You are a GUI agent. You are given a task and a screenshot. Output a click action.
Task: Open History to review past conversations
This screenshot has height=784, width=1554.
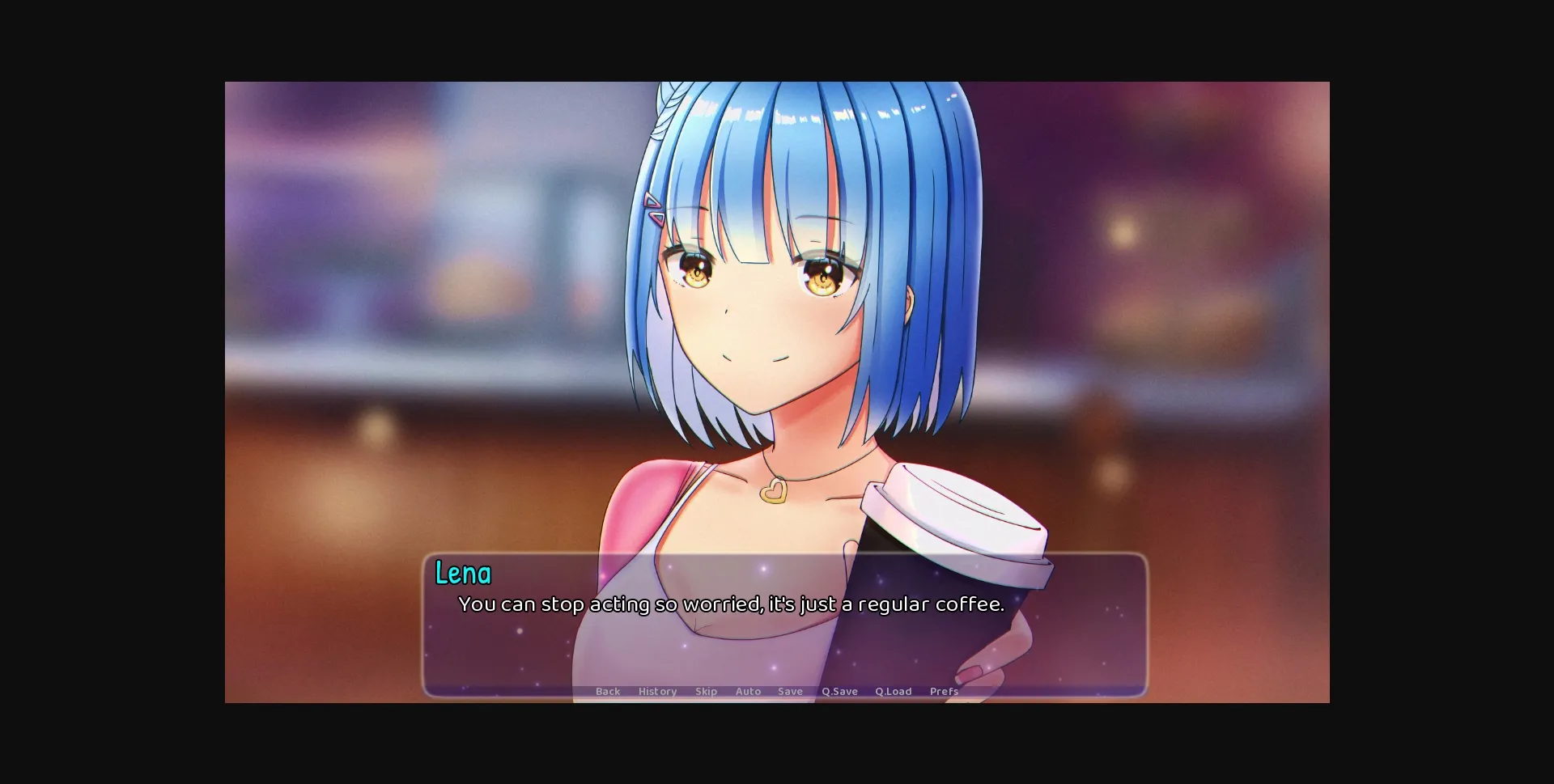(657, 691)
